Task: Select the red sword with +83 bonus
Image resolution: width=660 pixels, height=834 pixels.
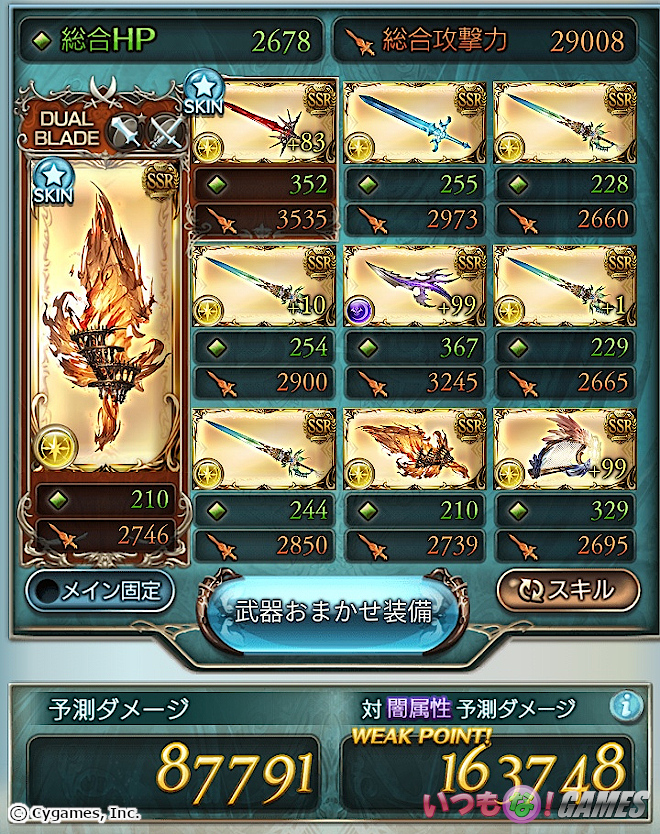Action: (x=263, y=125)
